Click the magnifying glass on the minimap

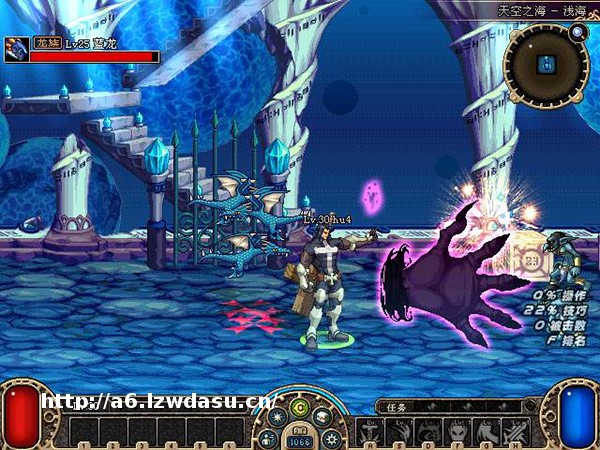click(x=577, y=32)
